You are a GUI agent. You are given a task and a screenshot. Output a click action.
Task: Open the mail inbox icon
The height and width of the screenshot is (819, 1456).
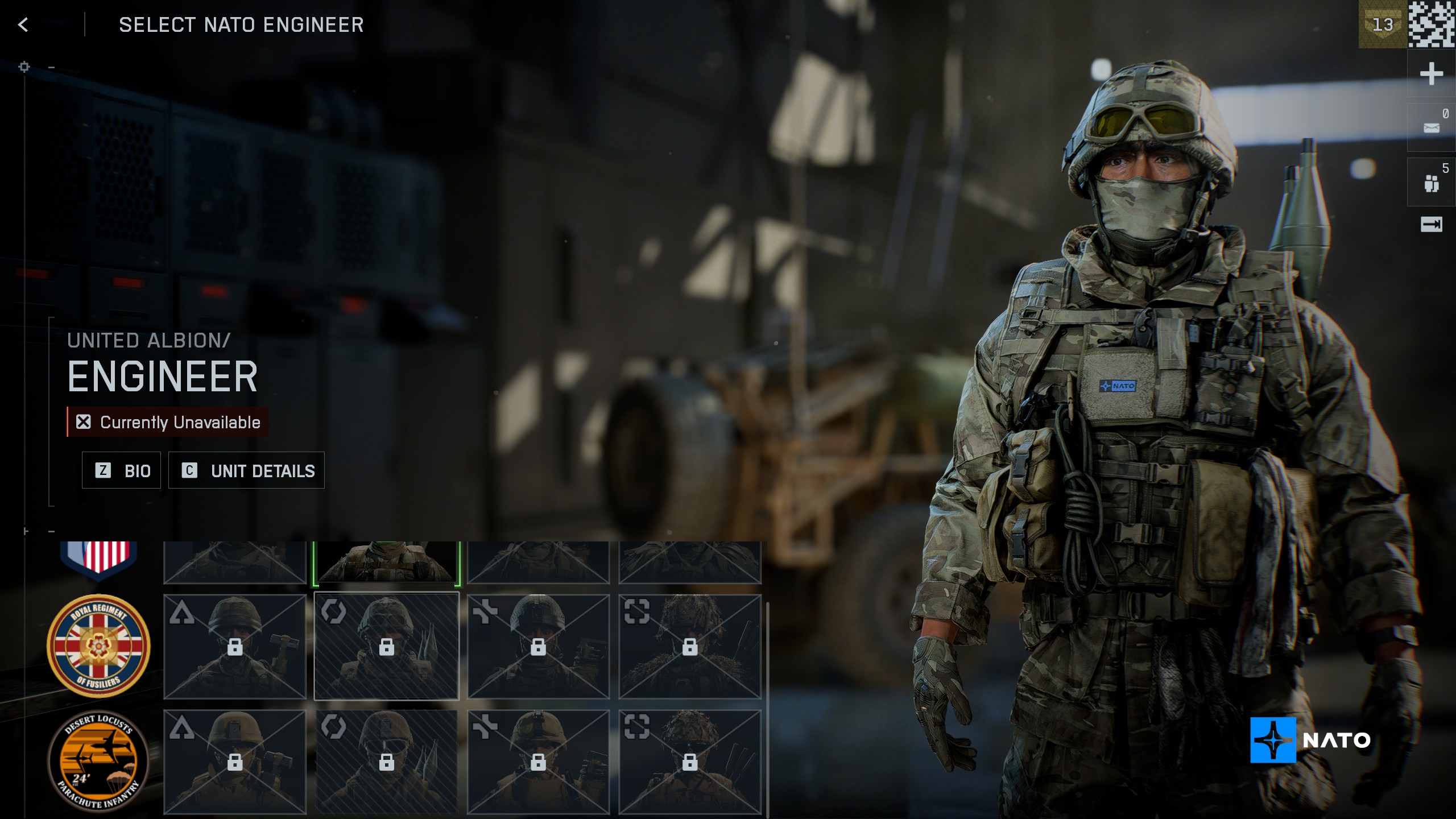1431,127
